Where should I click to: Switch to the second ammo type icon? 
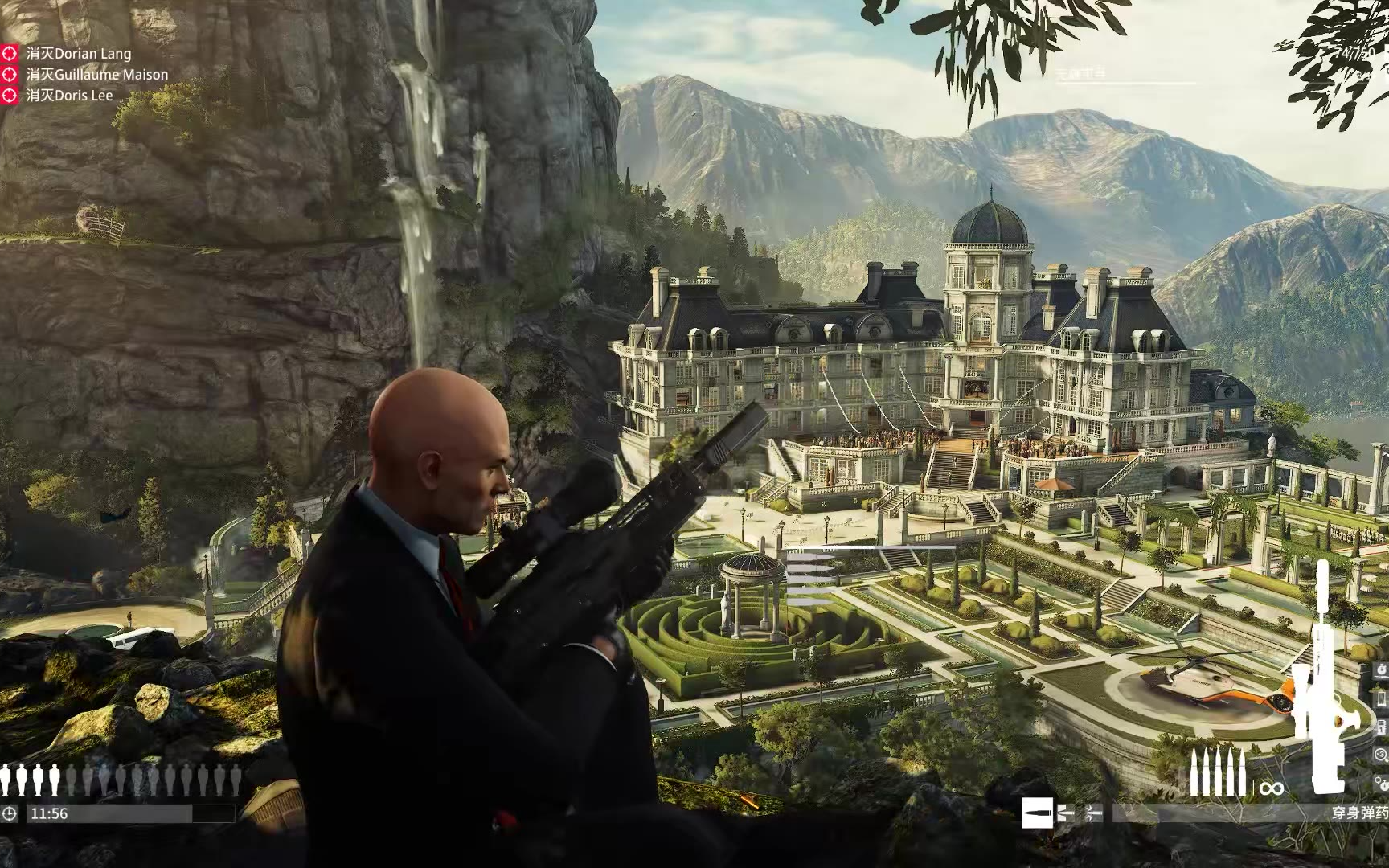tap(1066, 813)
